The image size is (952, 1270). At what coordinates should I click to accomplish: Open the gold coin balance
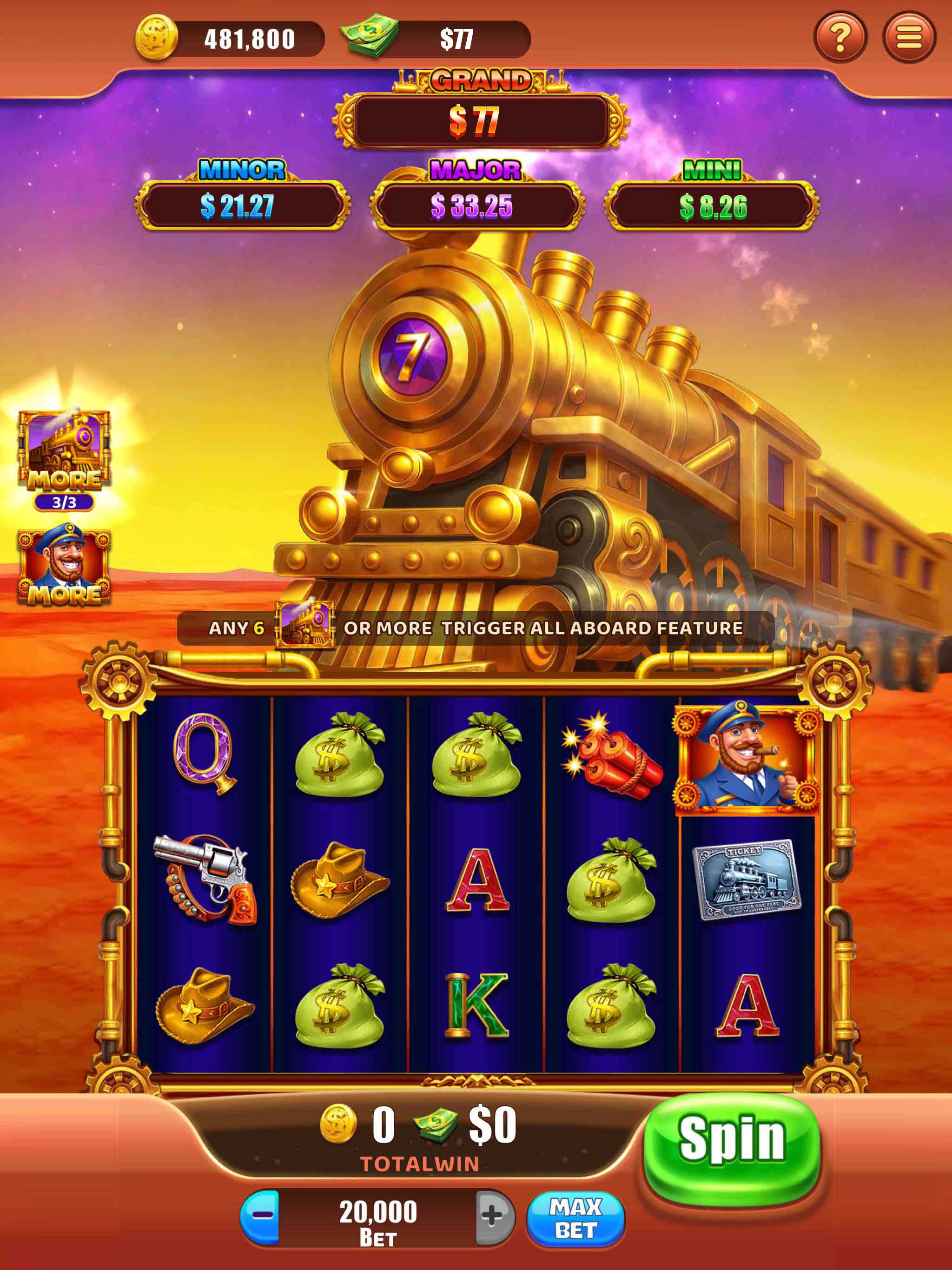157,39
